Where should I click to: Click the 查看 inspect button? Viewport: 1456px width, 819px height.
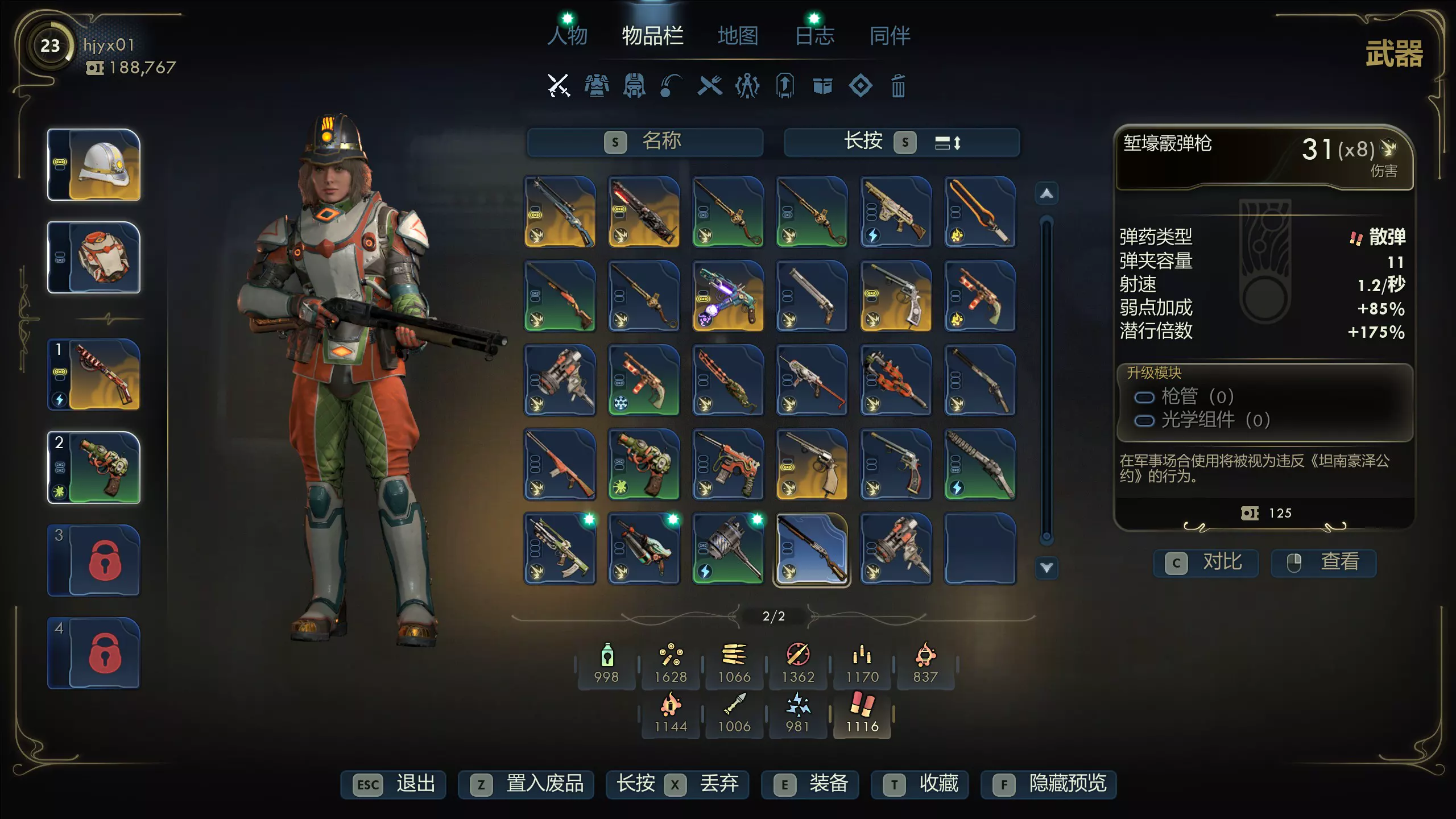click(1323, 562)
